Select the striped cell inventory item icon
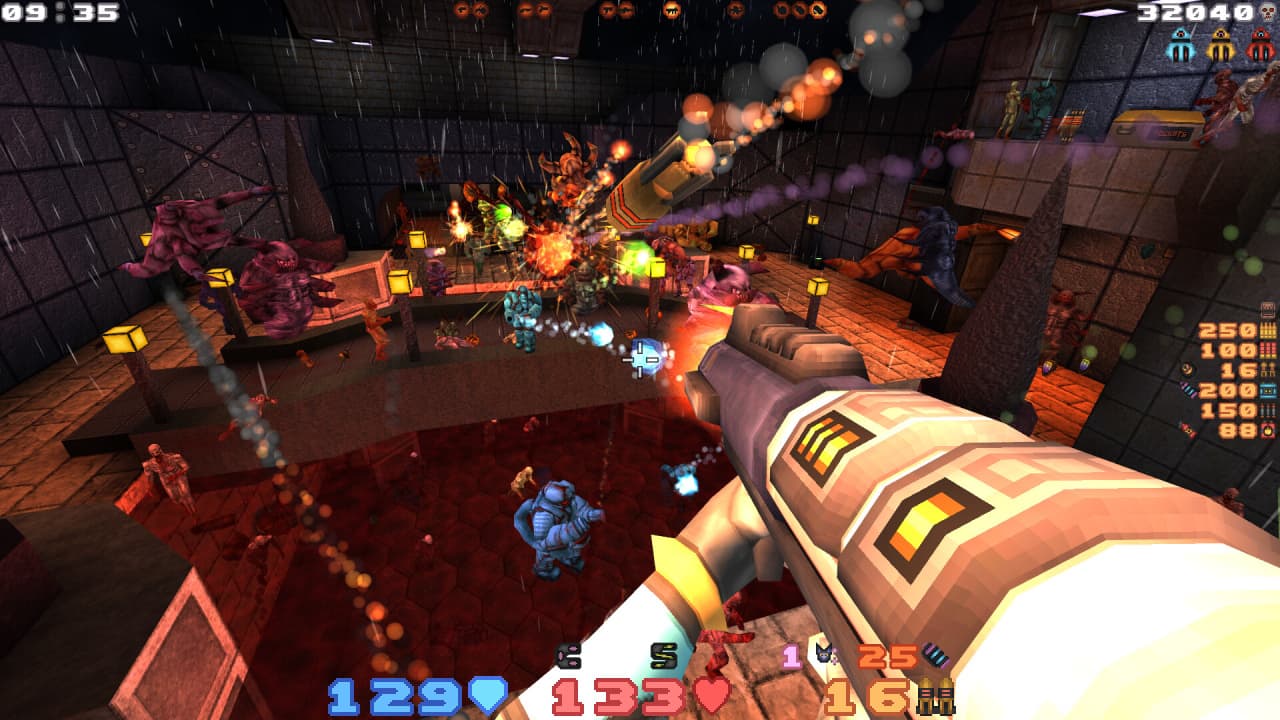This screenshot has height=720, width=1280. pyautogui.click(x=935, y=656)
